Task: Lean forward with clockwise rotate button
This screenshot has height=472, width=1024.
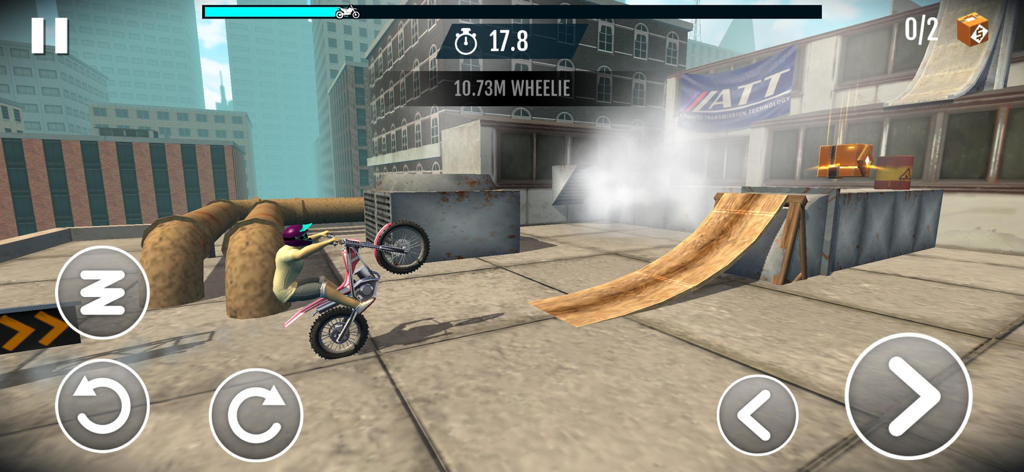Action: point(256,415)
